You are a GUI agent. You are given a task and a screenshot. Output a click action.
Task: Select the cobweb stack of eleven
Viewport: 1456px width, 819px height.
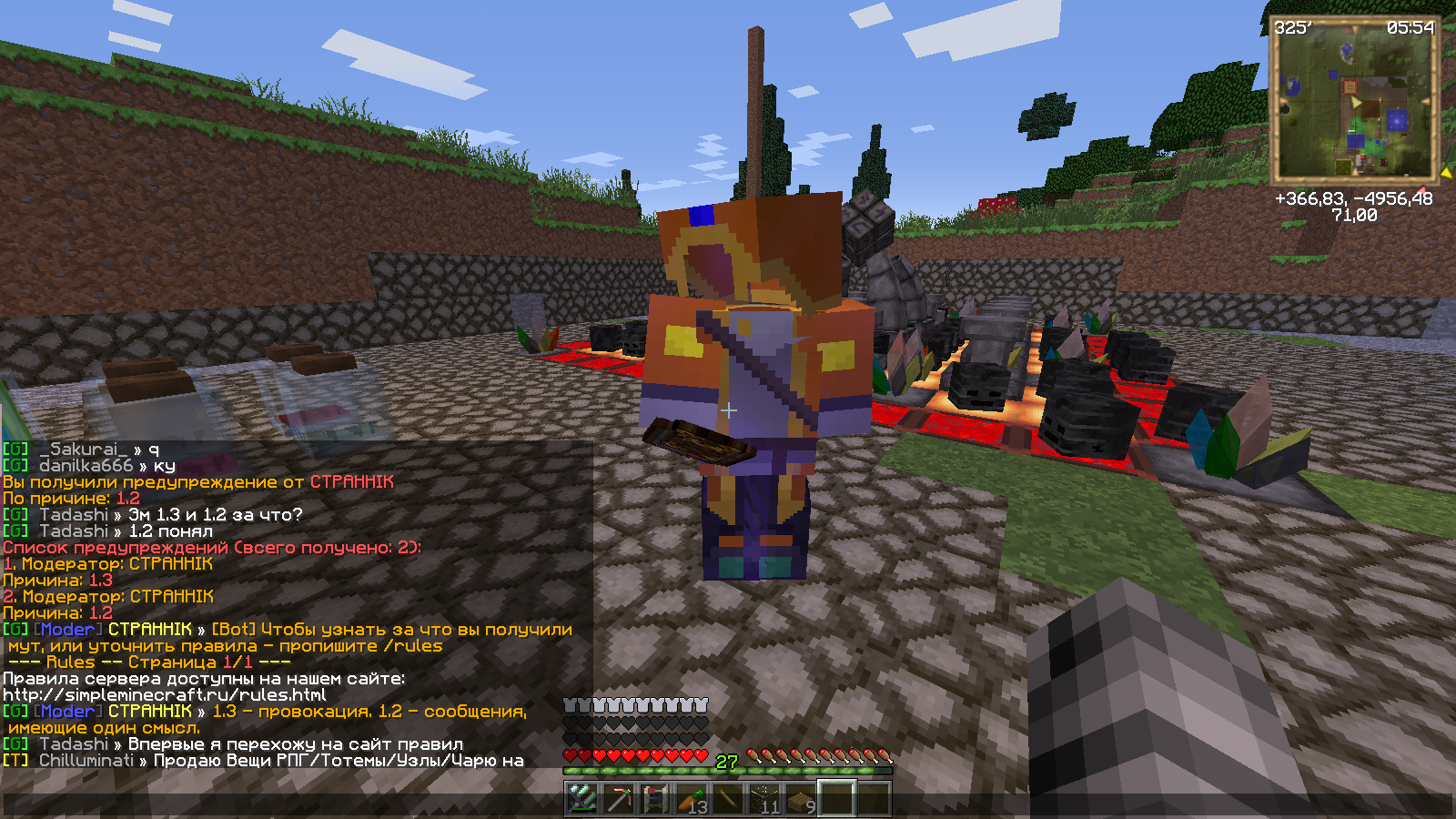pos(764,799)
